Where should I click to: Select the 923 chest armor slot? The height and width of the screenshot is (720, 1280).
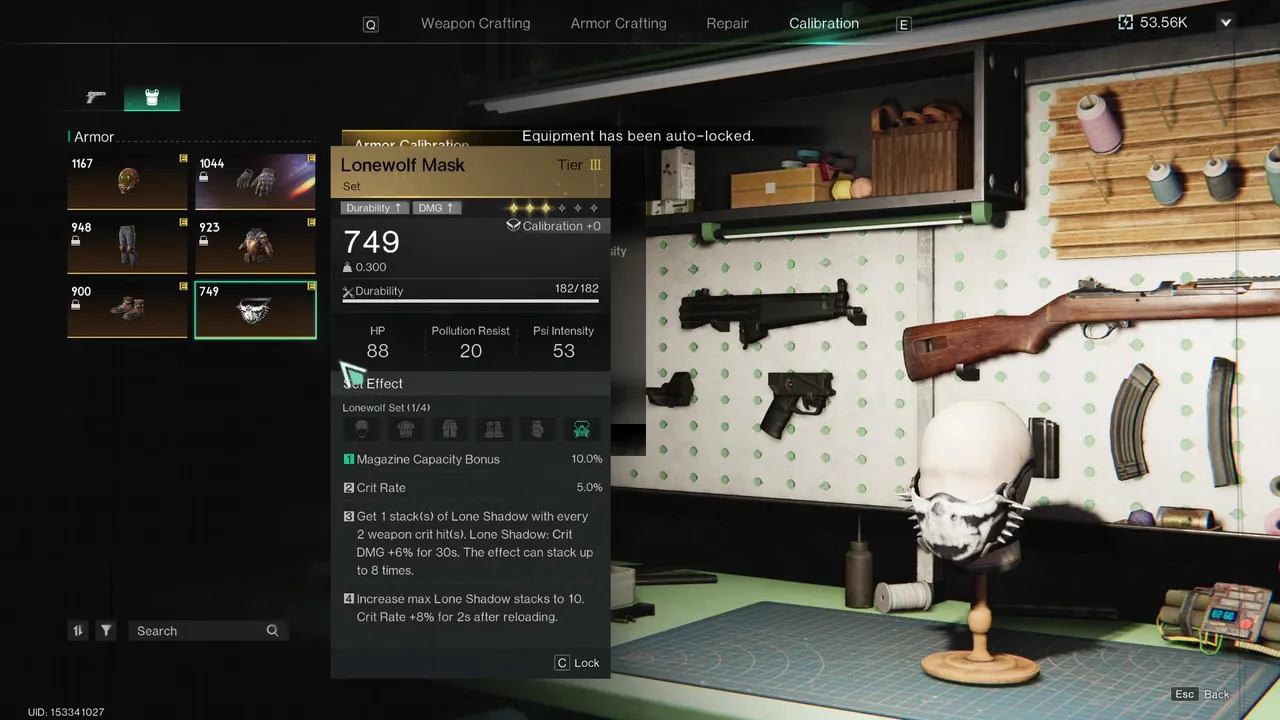255,245
